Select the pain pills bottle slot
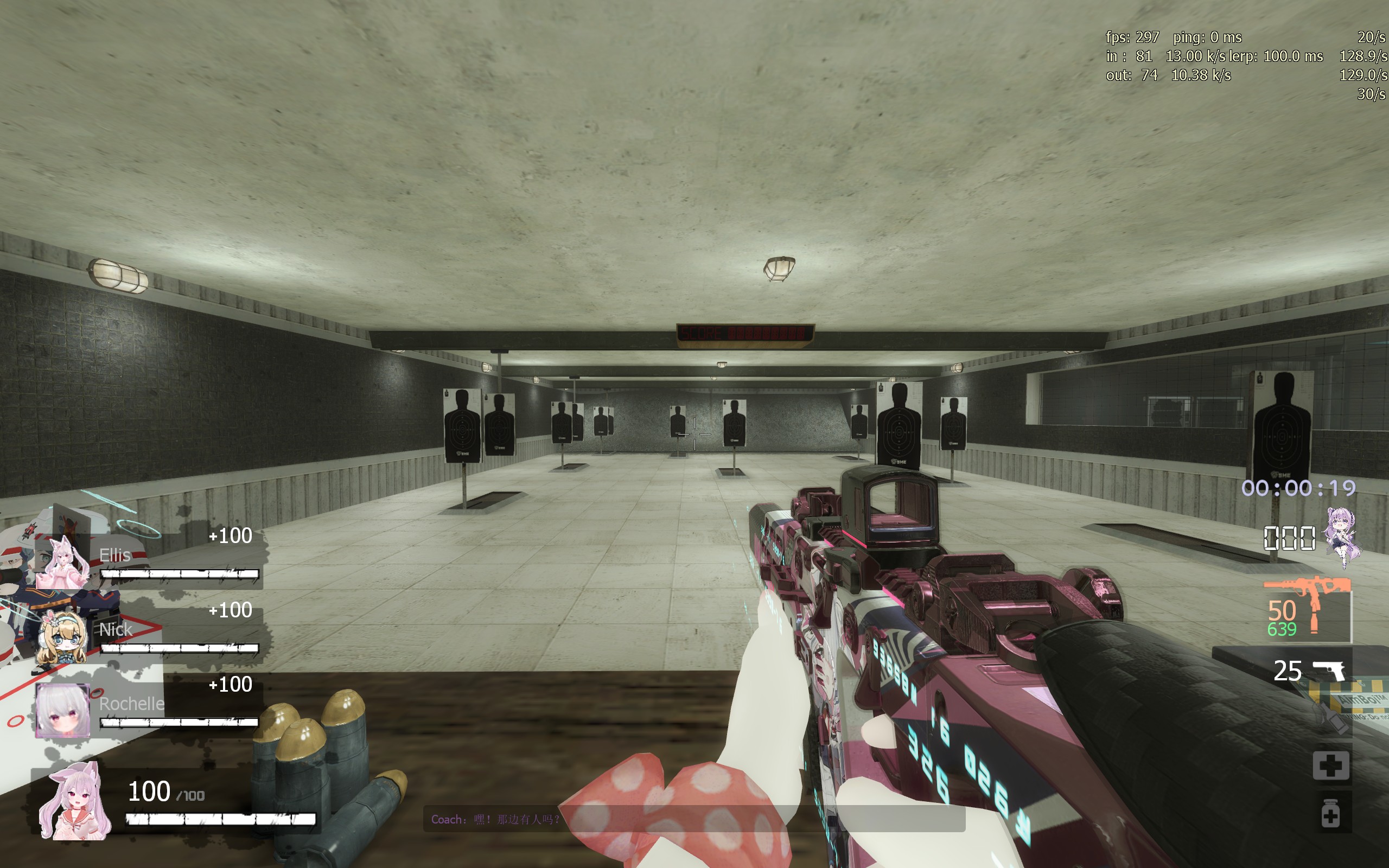Image resolution: width=1389 pixels, height=868 pixels. 1330,813
